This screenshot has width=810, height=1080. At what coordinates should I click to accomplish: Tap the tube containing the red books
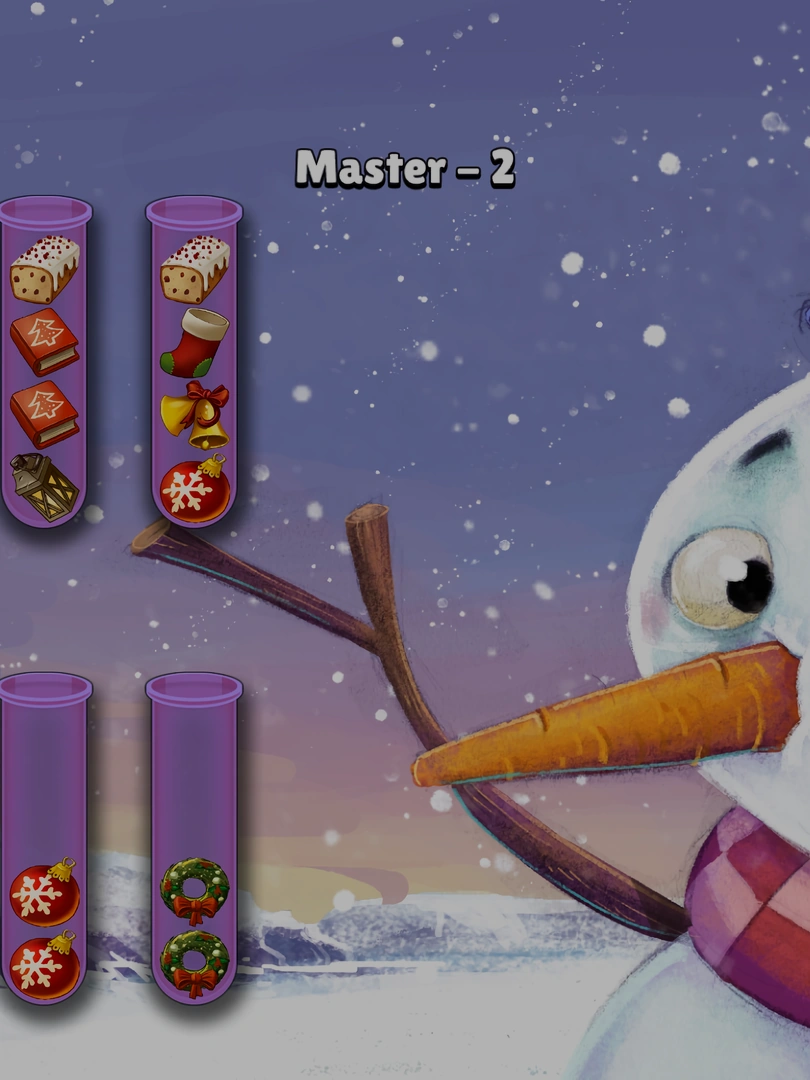click(x=45, y=362)
